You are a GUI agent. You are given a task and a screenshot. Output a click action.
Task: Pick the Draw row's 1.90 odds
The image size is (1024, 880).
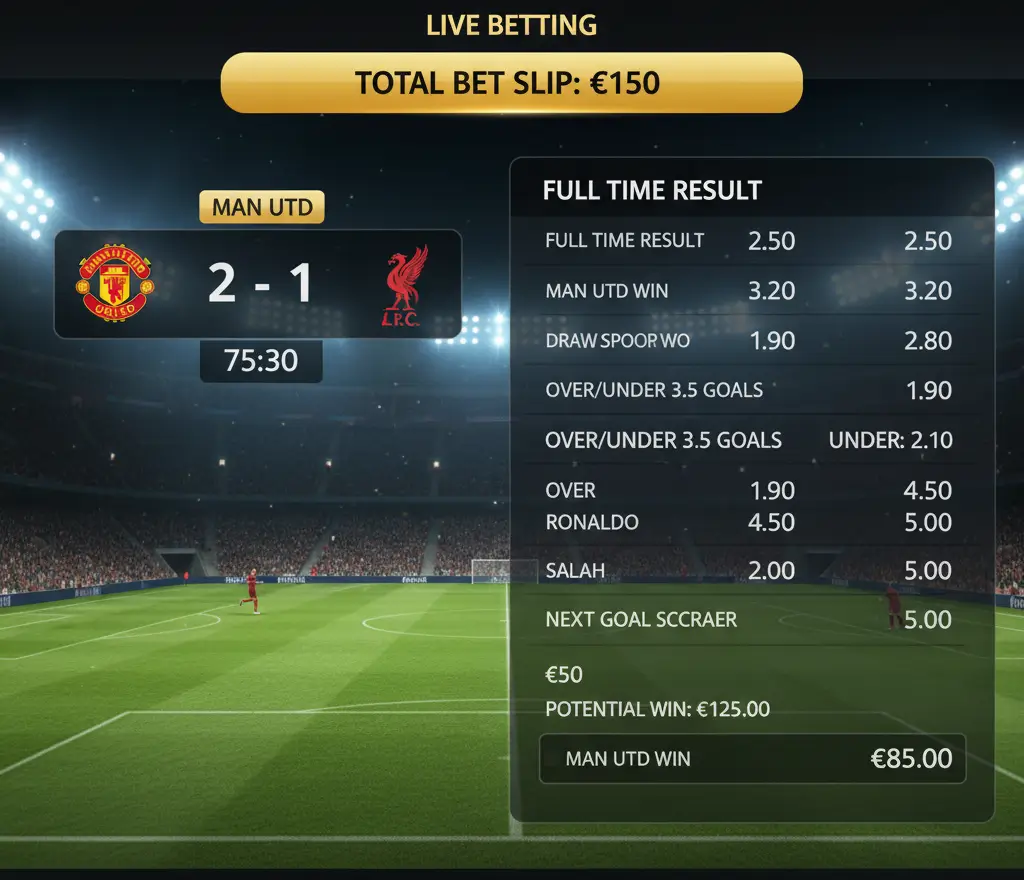click(x=771, y=341)
